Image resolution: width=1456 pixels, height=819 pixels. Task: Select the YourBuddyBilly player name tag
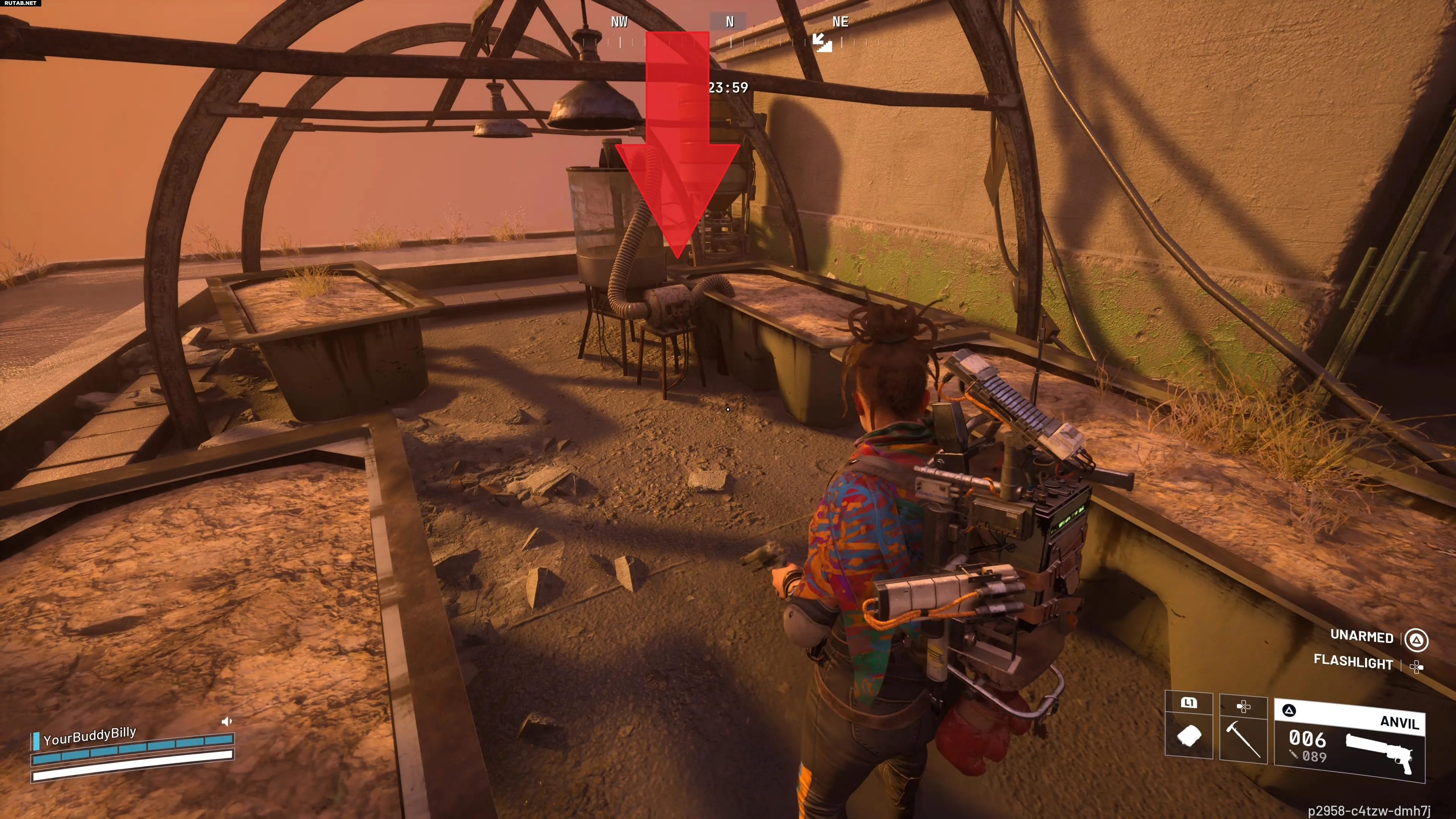point(89,736)
